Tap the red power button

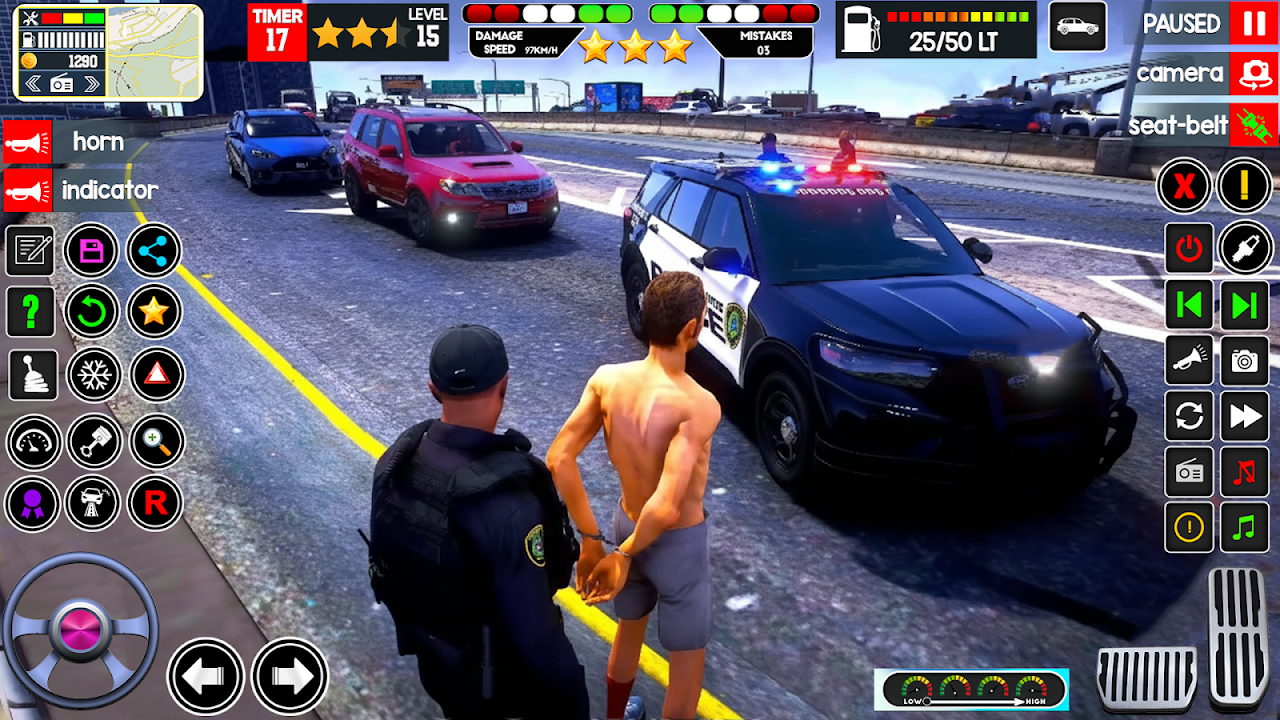[1189, 249]
